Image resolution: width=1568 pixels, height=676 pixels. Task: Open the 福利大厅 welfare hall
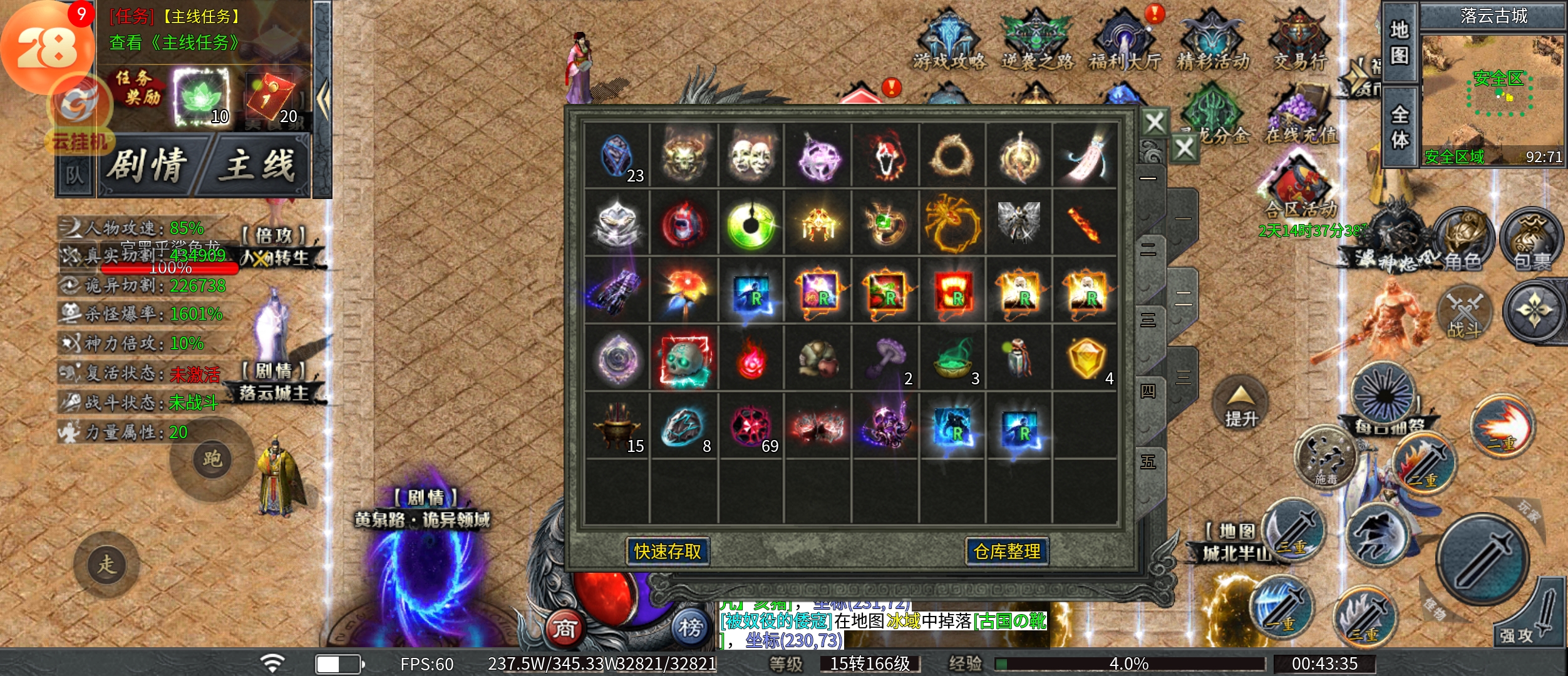(1125, 41)
